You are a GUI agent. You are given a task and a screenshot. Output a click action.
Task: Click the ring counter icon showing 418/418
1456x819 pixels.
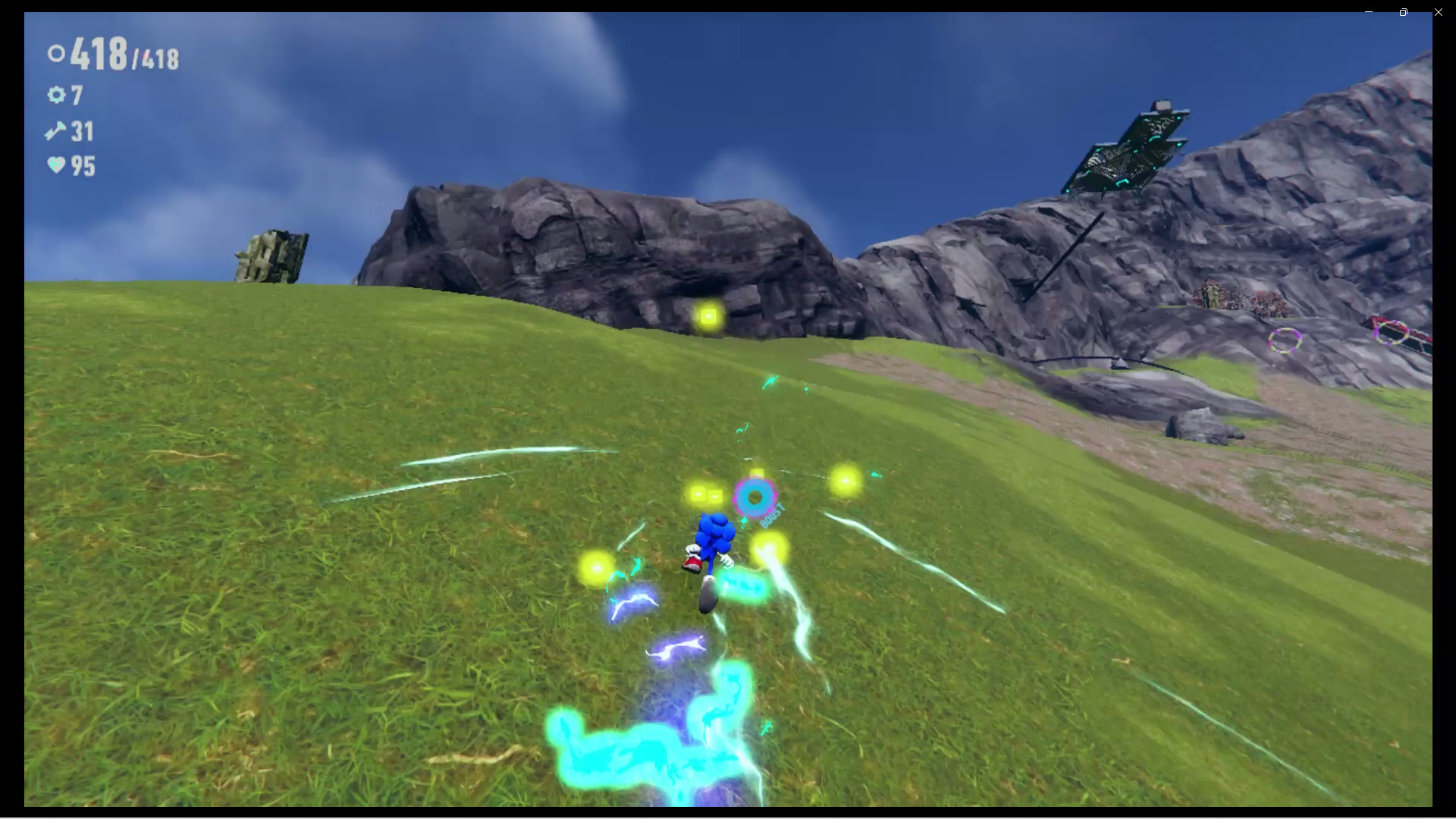click(x=55, y=55)
